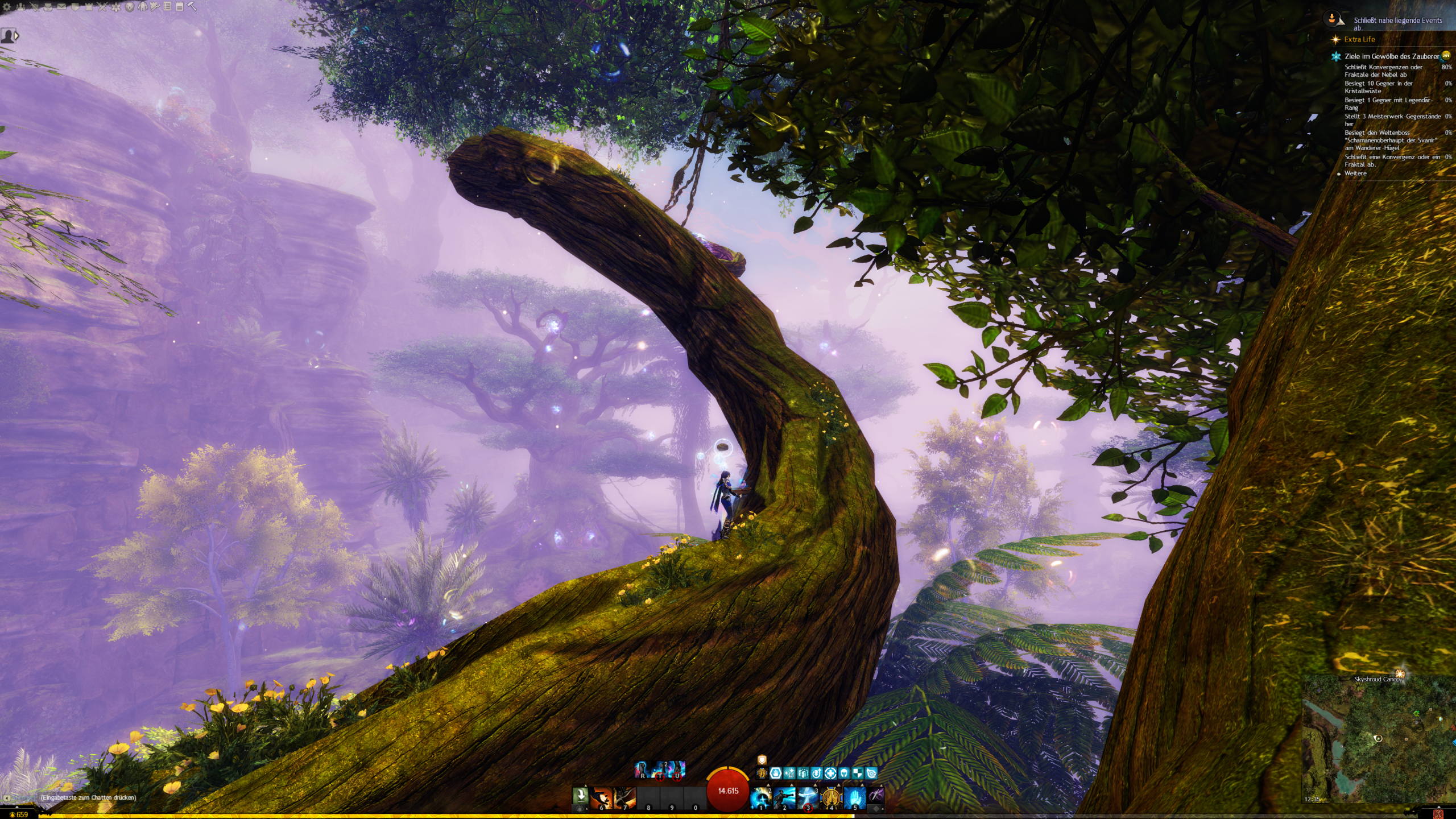The image size is (1456, 819).
Task: Select the Extra Life tracker entry
Action: tap(1359, 39)
